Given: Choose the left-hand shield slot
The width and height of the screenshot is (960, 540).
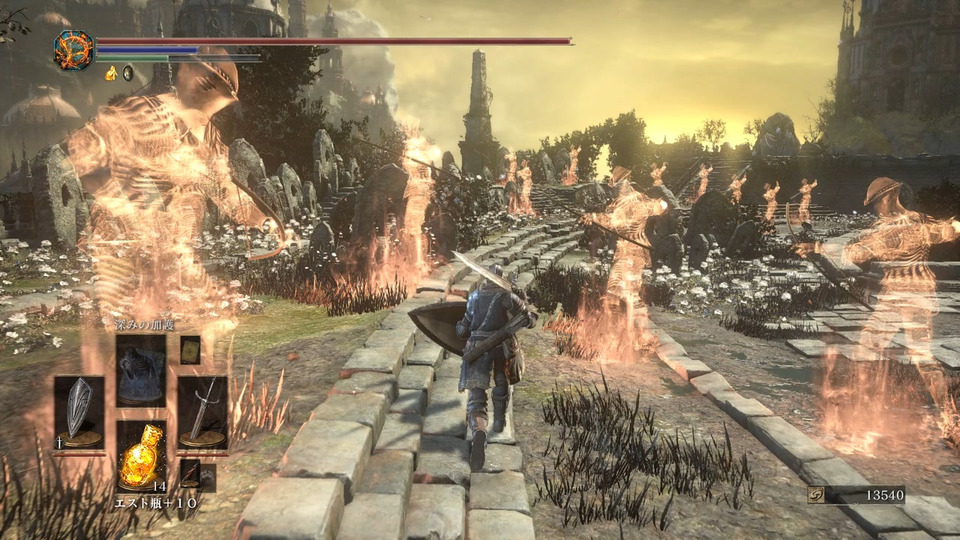Looking at the screenshot, I should (78, 411).
